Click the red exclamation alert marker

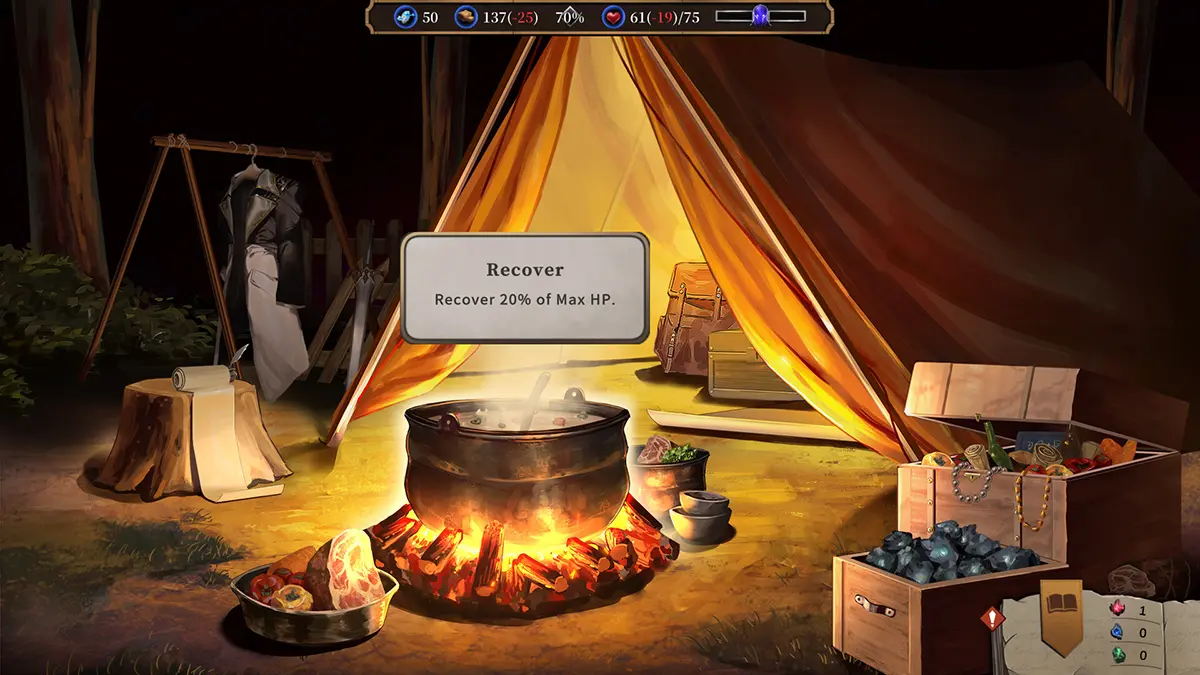(992, 619)
